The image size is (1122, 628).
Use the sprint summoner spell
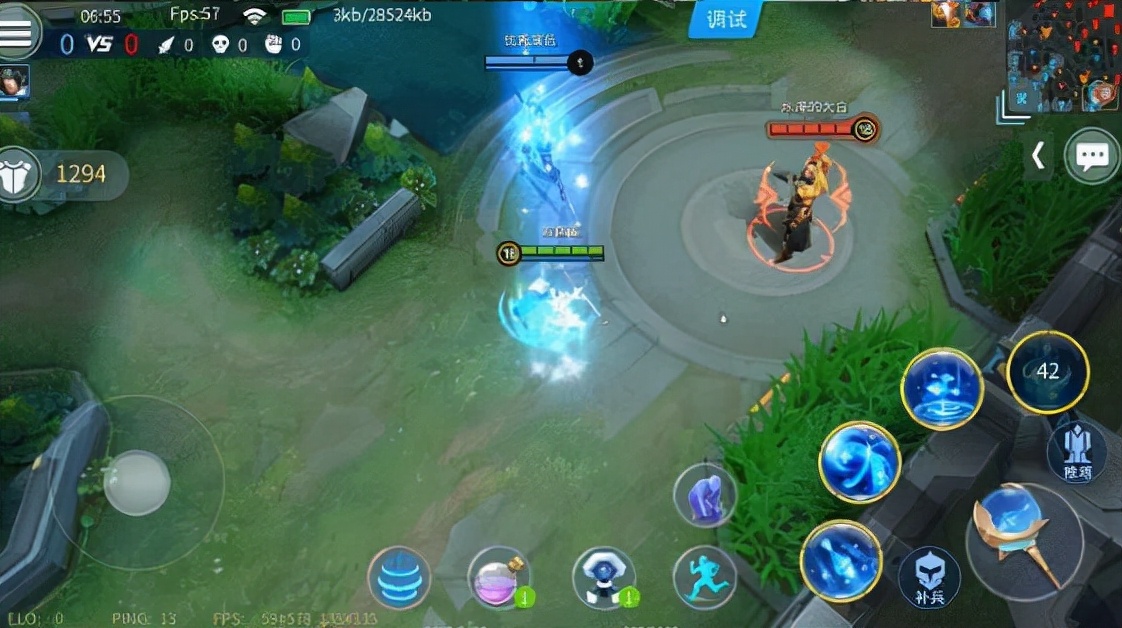coord(705,577)
